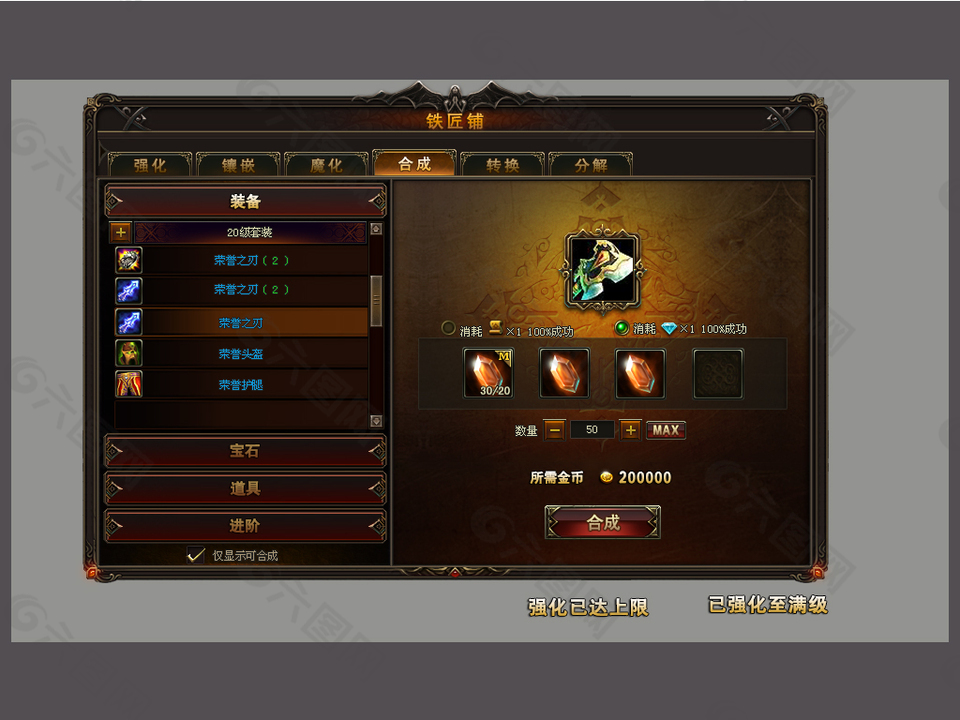960x720 pixels.
Task: Select the scroll-consumption radio option
Action: (x=449, y=328)
